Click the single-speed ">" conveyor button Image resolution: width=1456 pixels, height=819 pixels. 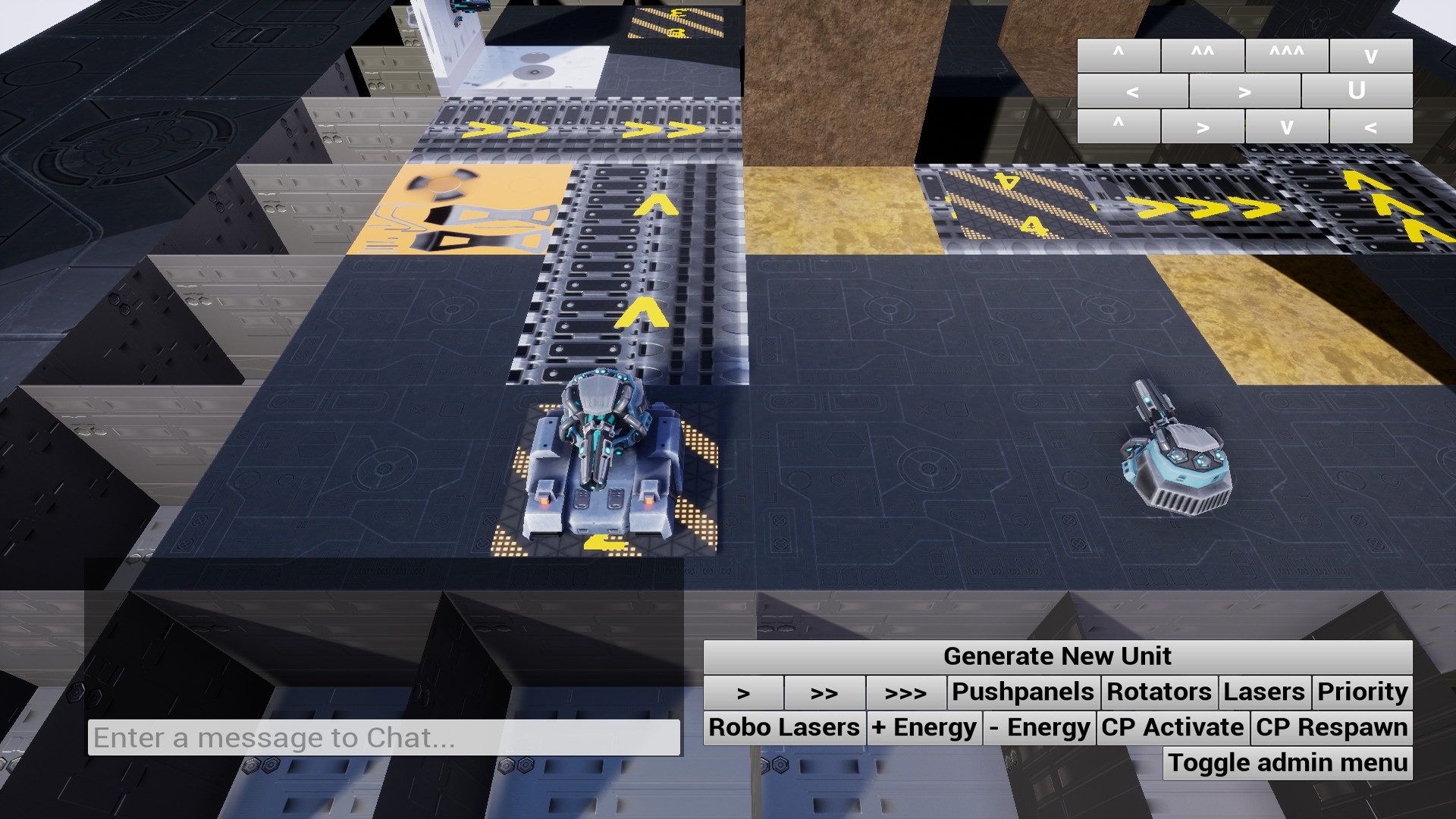click(744, 692)
